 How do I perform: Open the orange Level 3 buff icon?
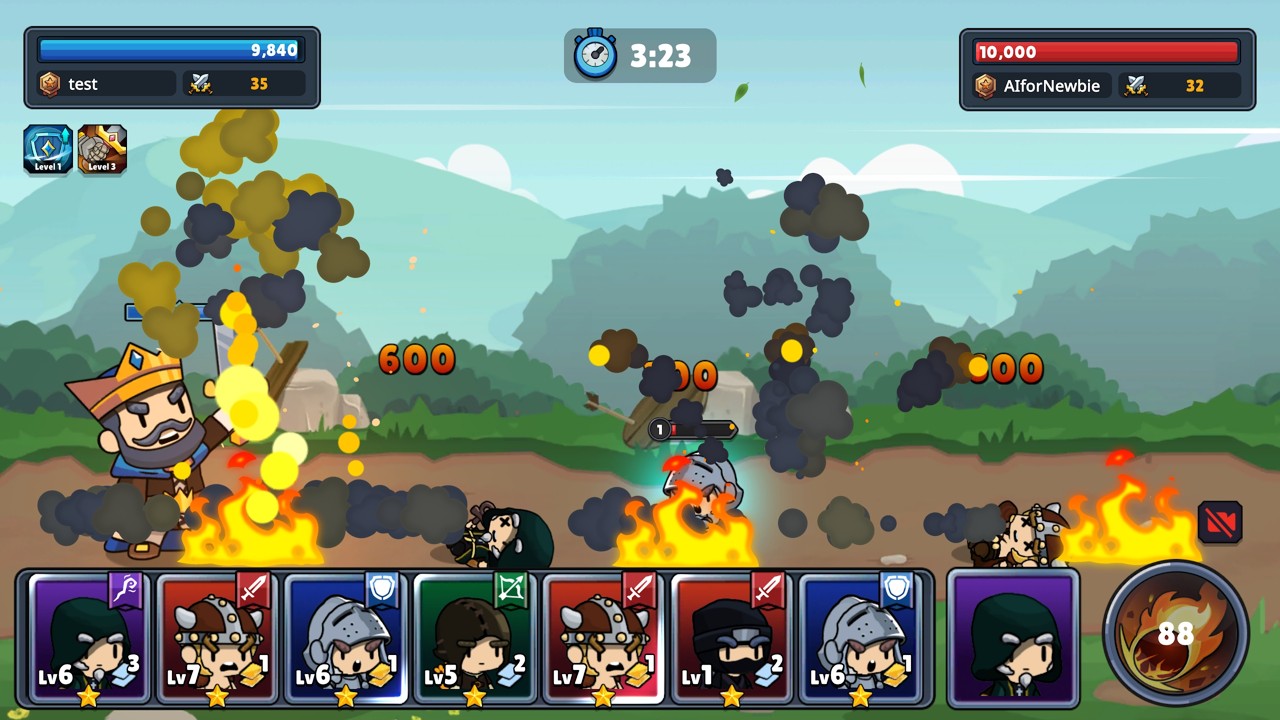click(x=102, y=150)
